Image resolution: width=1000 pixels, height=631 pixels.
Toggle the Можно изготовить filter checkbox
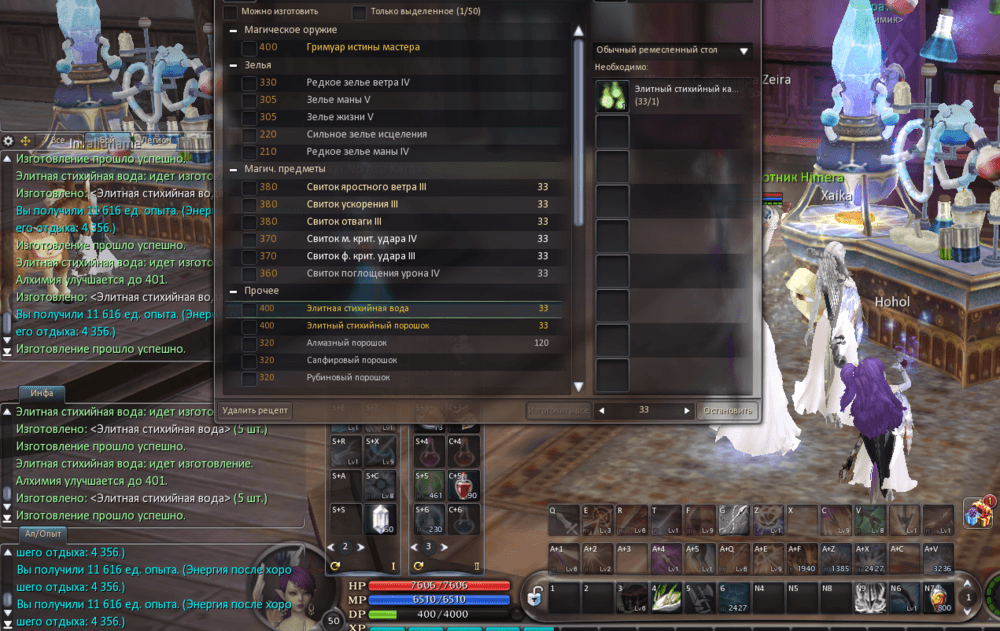pyautogui.click(x=230, y=13)
